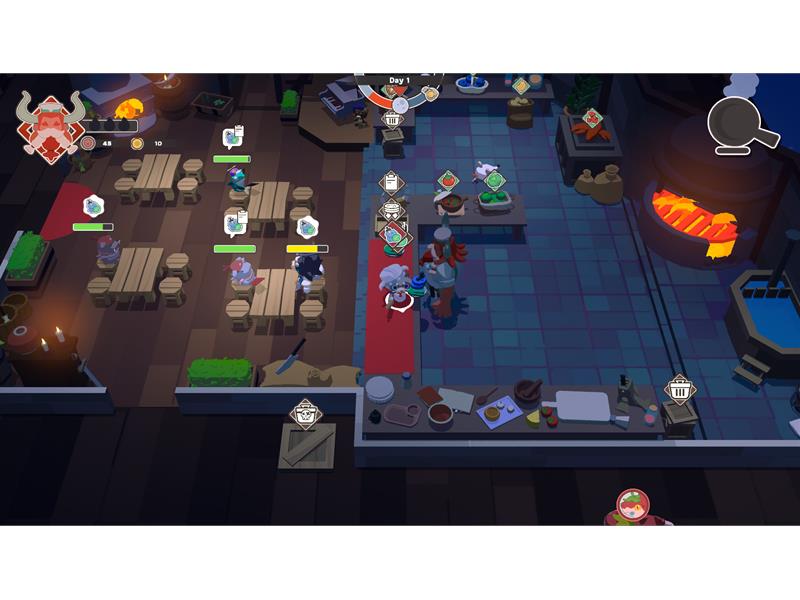800x600 pixels.
Task: Select the cooking pot marker above the wooden crate
Action: 305,412
